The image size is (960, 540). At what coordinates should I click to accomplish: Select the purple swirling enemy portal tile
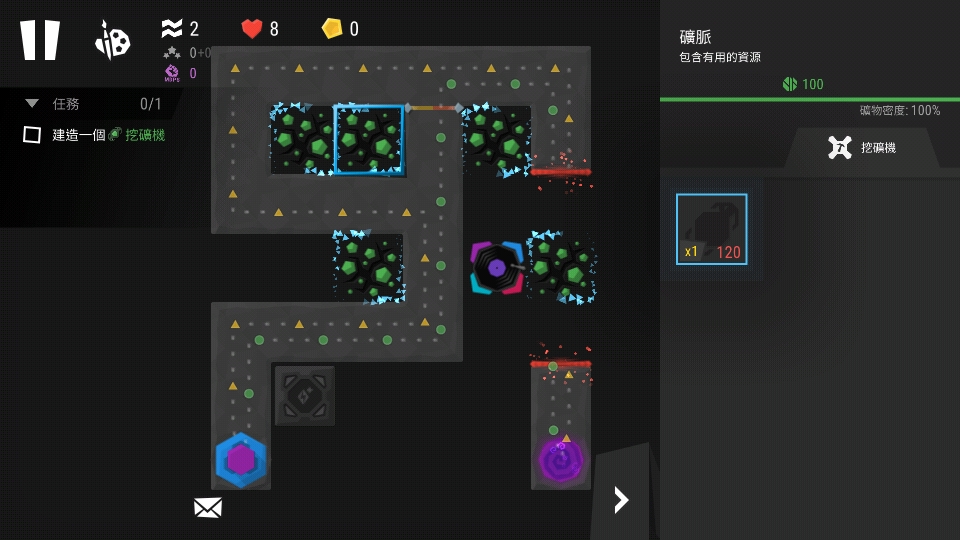click(x=560, y=459)
